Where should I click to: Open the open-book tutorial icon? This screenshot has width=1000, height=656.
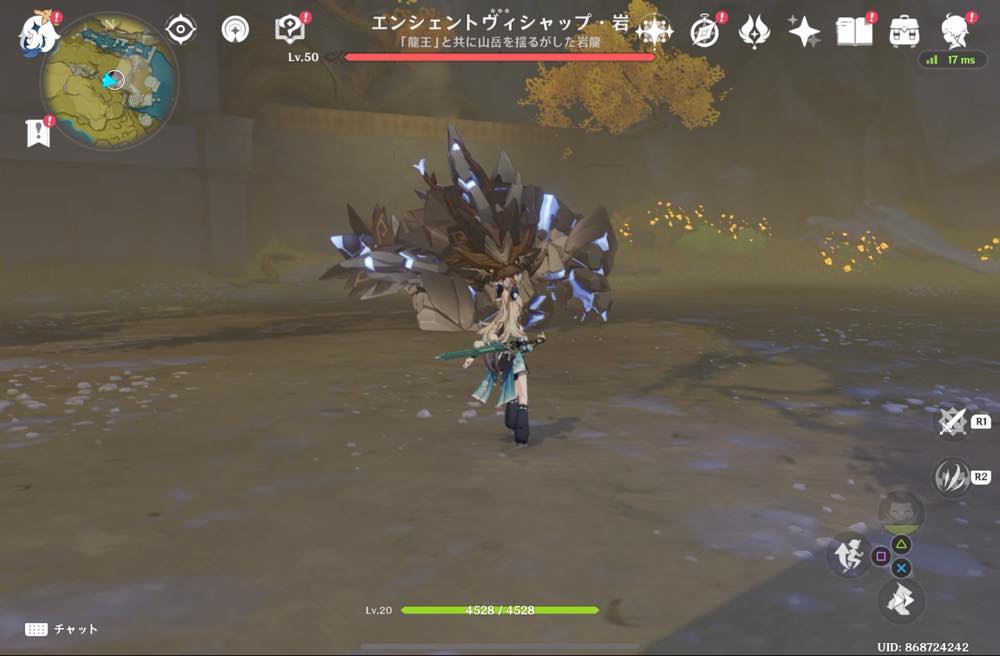(854, 31)
